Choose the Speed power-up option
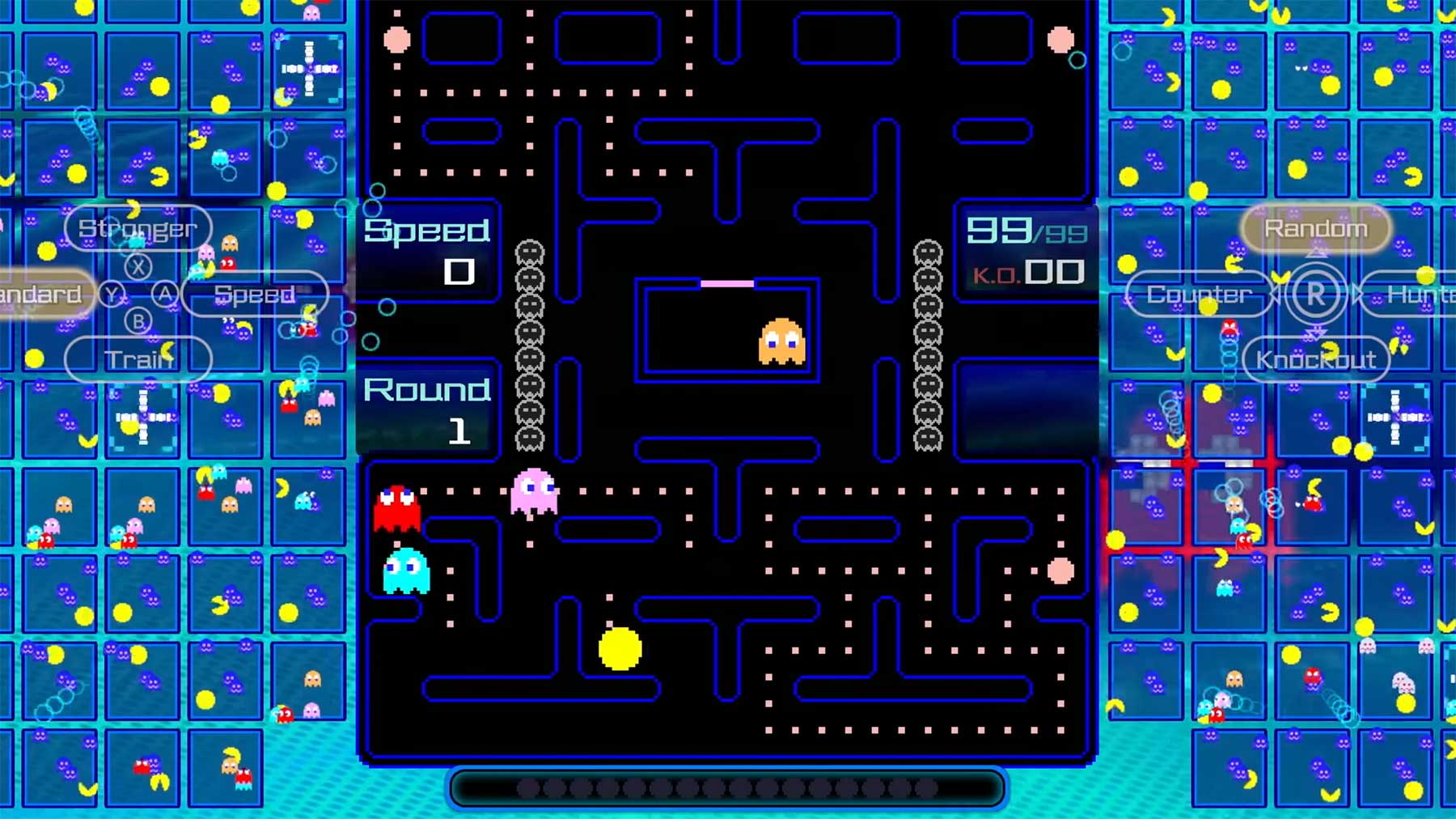1456x819 pixels. (255, 295)
